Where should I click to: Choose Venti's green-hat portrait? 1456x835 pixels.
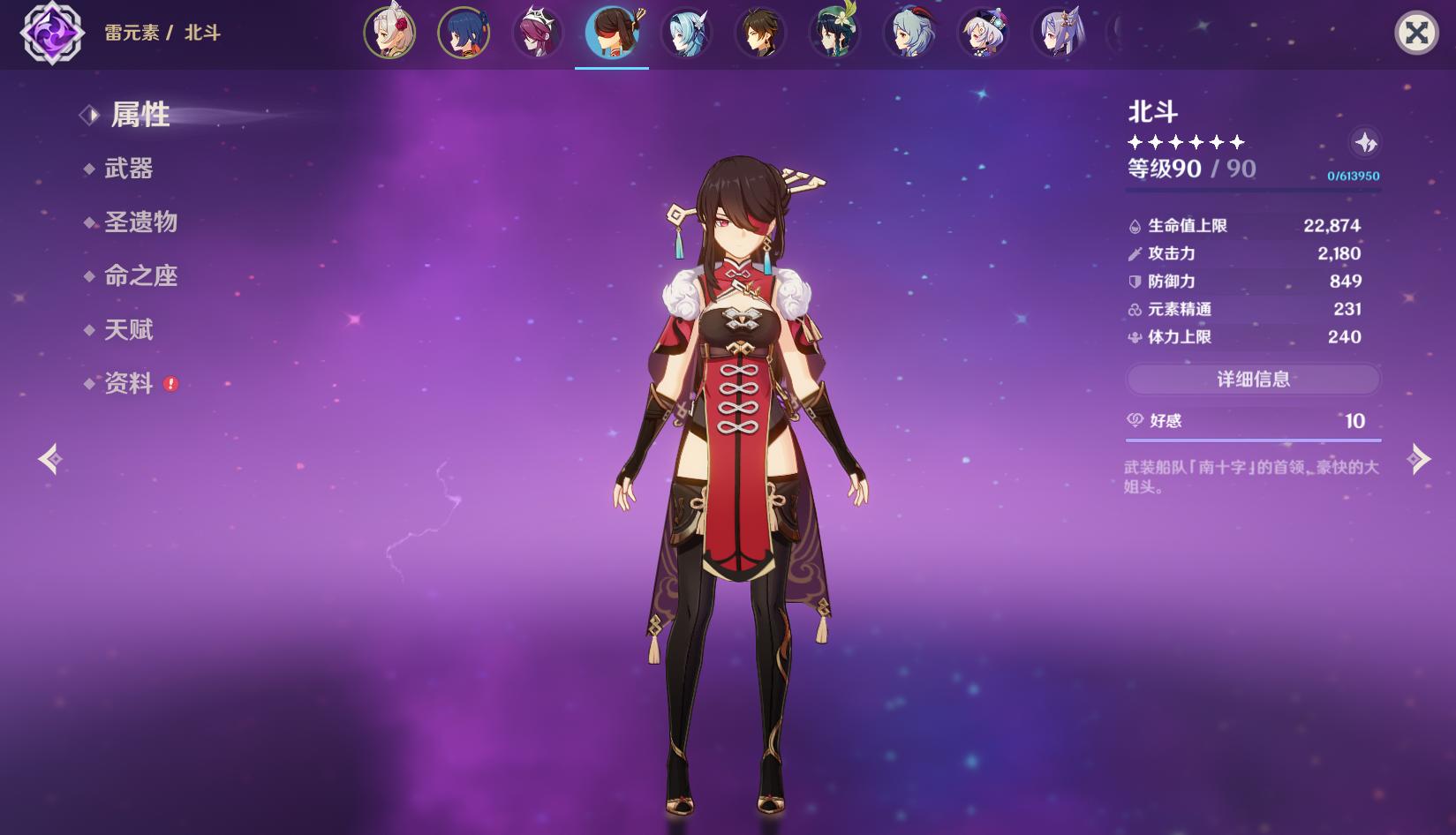point(834,34)
